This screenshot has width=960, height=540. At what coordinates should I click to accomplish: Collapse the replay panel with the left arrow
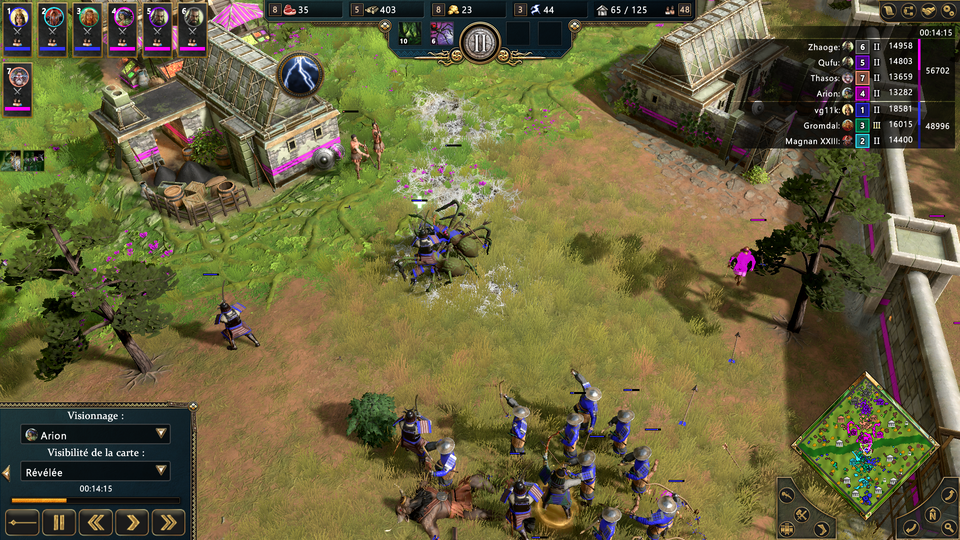pos(6,471)
